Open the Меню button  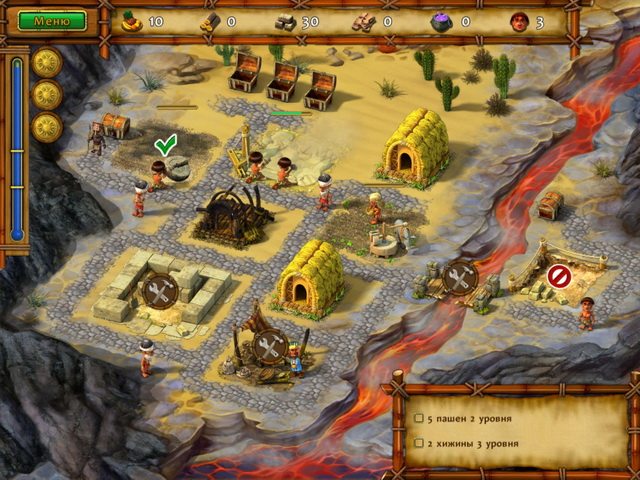click(x=52, y=20)
